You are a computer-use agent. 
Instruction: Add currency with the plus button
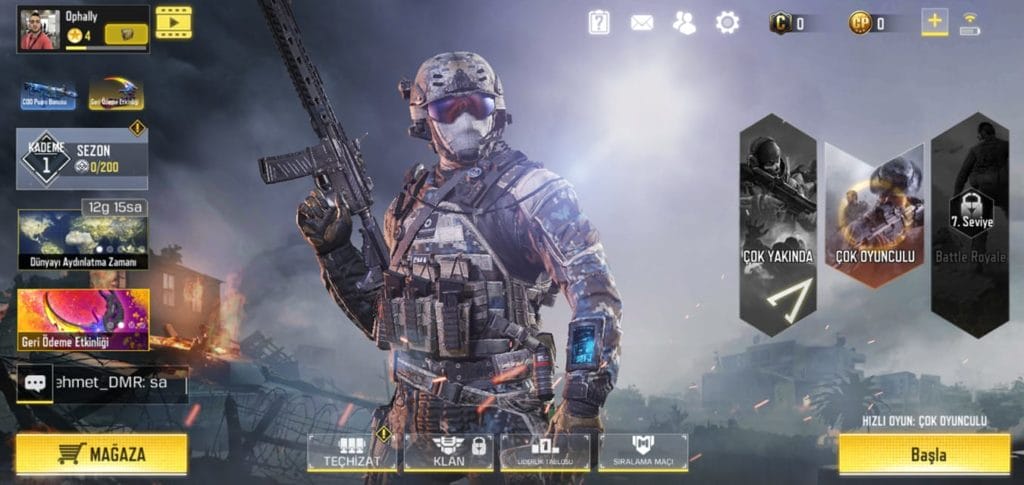[x=934, y=22]
